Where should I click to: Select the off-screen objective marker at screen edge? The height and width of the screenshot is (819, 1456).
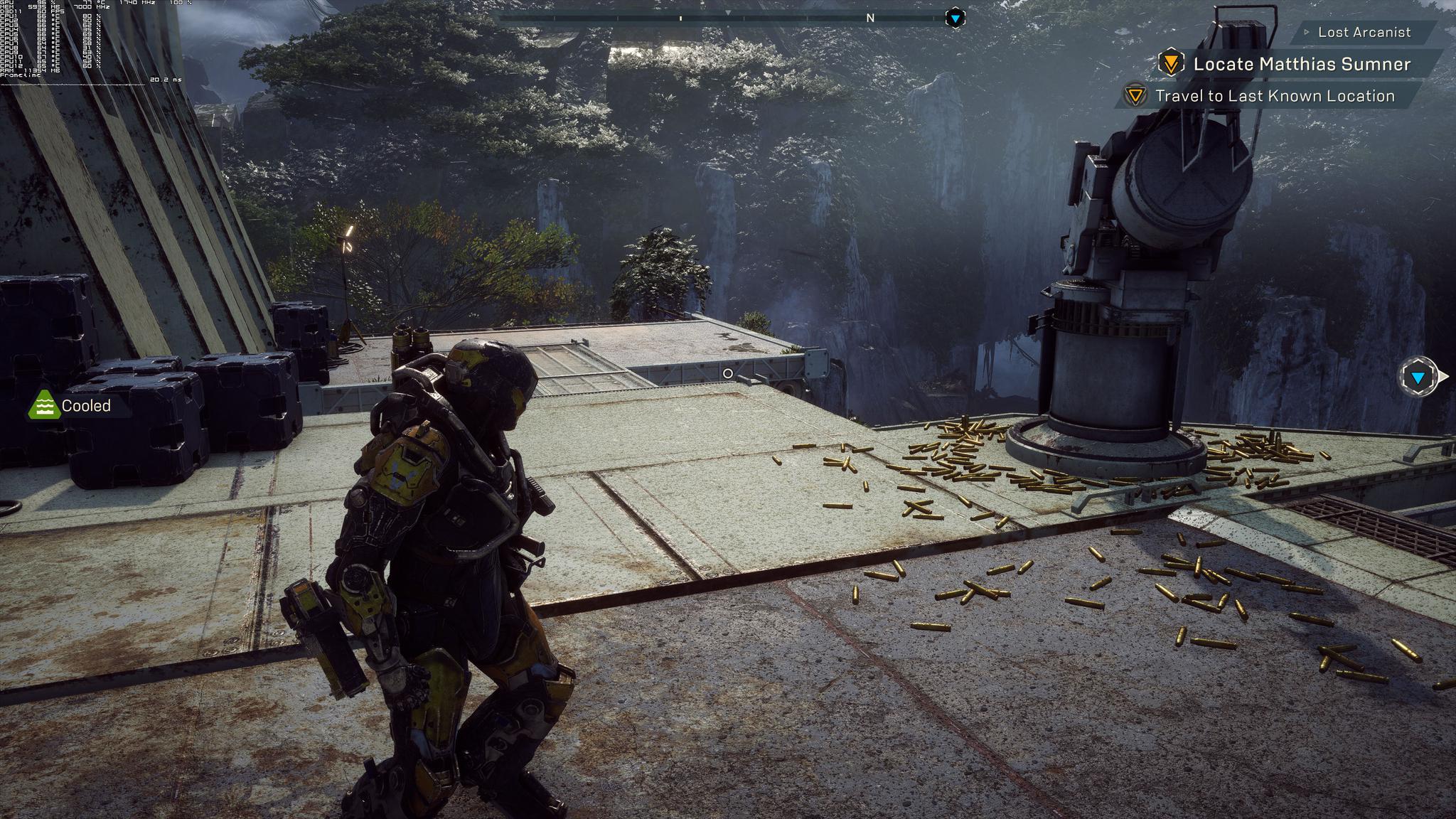(x=1418, y=378)
